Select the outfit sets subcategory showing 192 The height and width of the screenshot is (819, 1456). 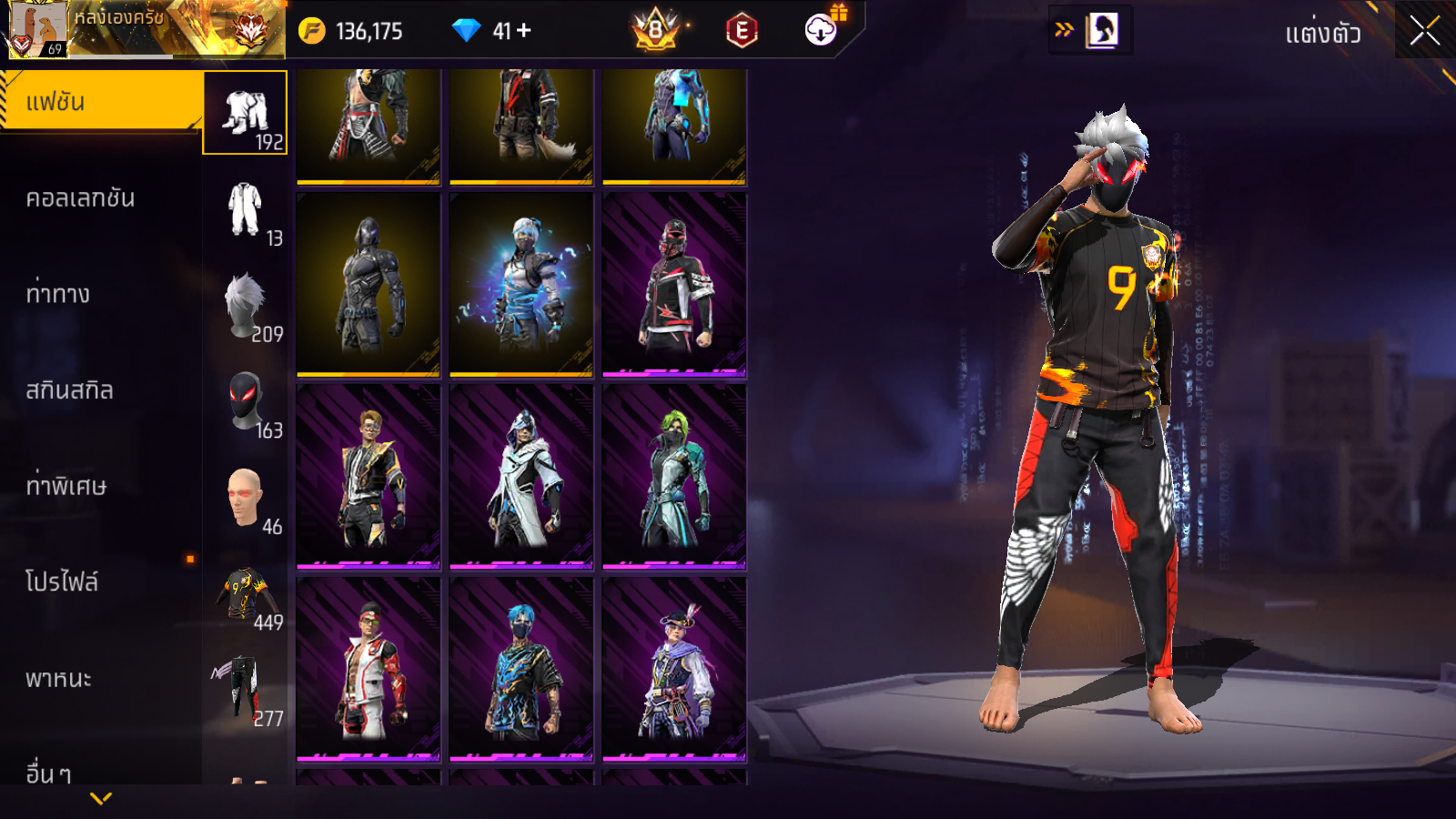click(246, 113)
